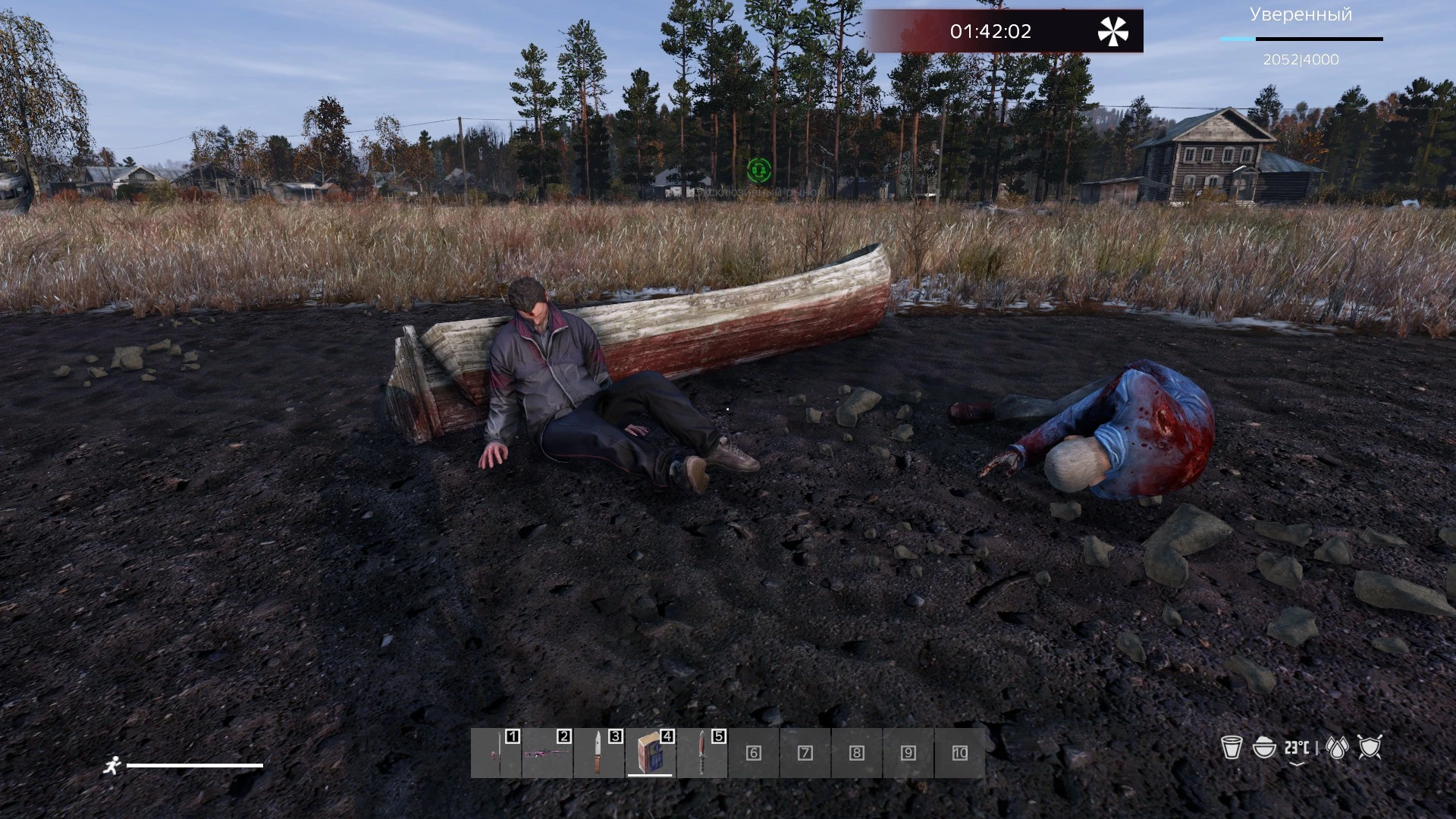Select hotbar slot 1 with the long-handled tool
Image resolution: width=1456 pixels, height=819 pixels.
tap(496, 752)
